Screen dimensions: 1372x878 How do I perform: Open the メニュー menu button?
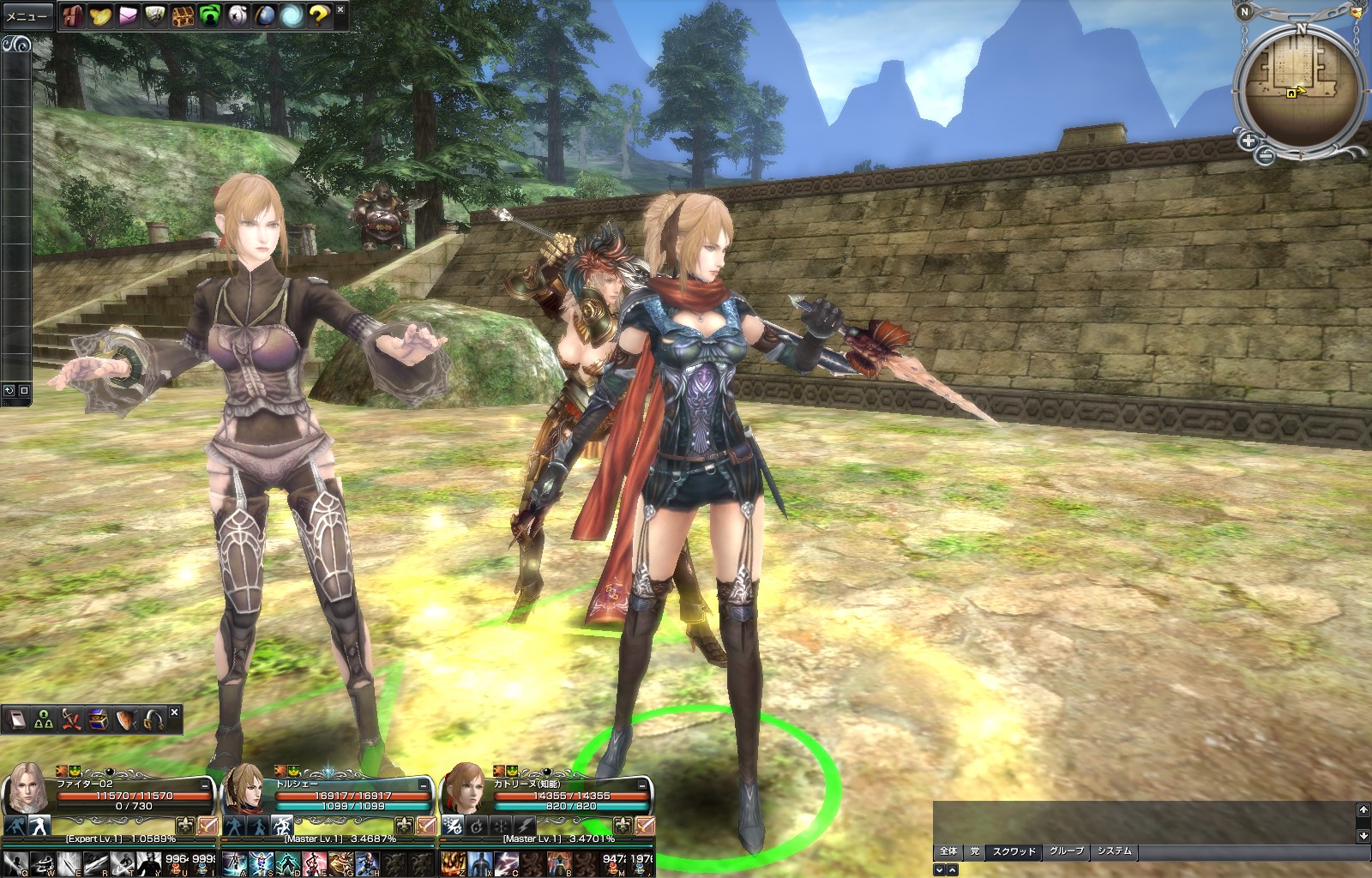click(27, 16)
